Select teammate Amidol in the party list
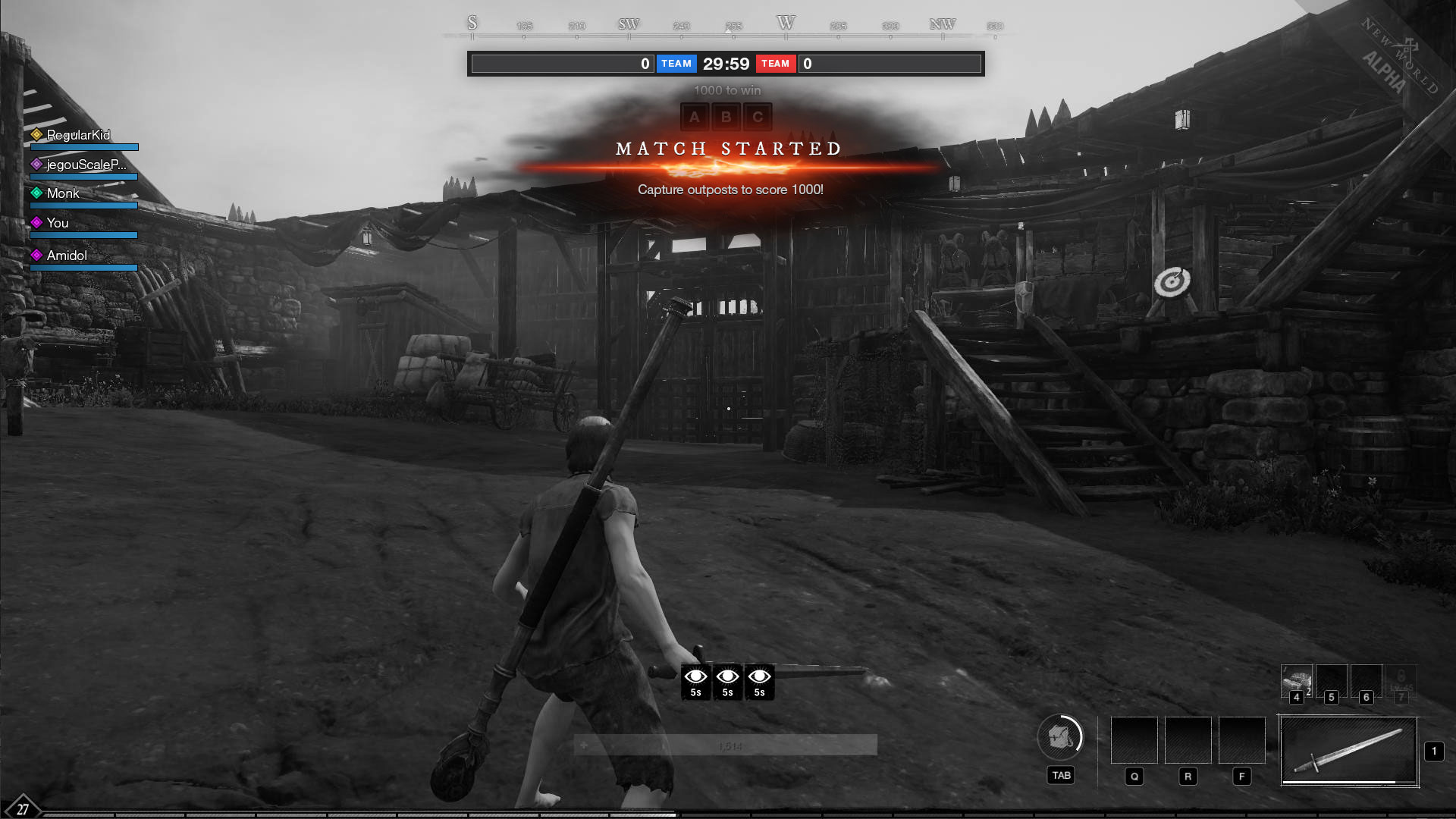This screenshot has height=819, width=1456. (x=67, y=256)
